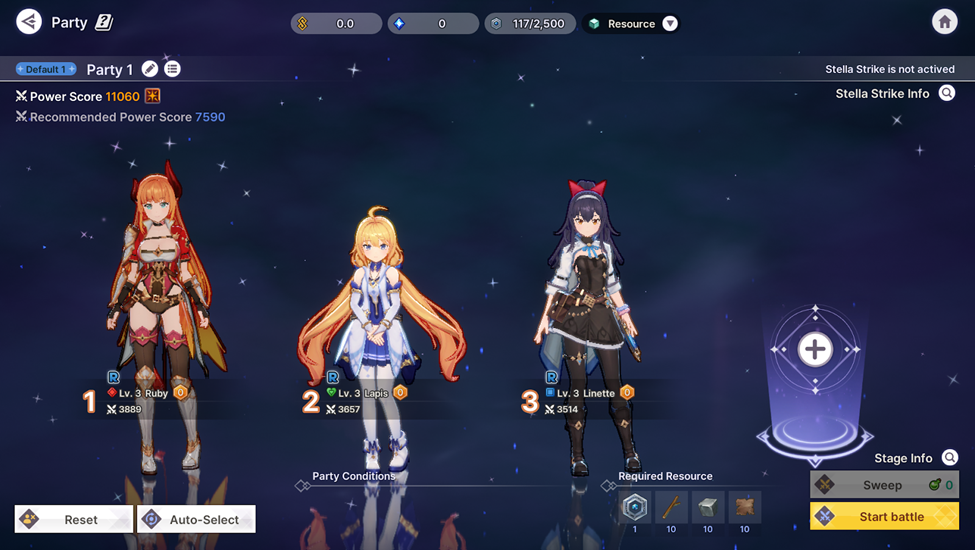Image resolution: width=975 pixels, height=550 pixels.
Task: Sweep the stage
Action: pos(883,485)
